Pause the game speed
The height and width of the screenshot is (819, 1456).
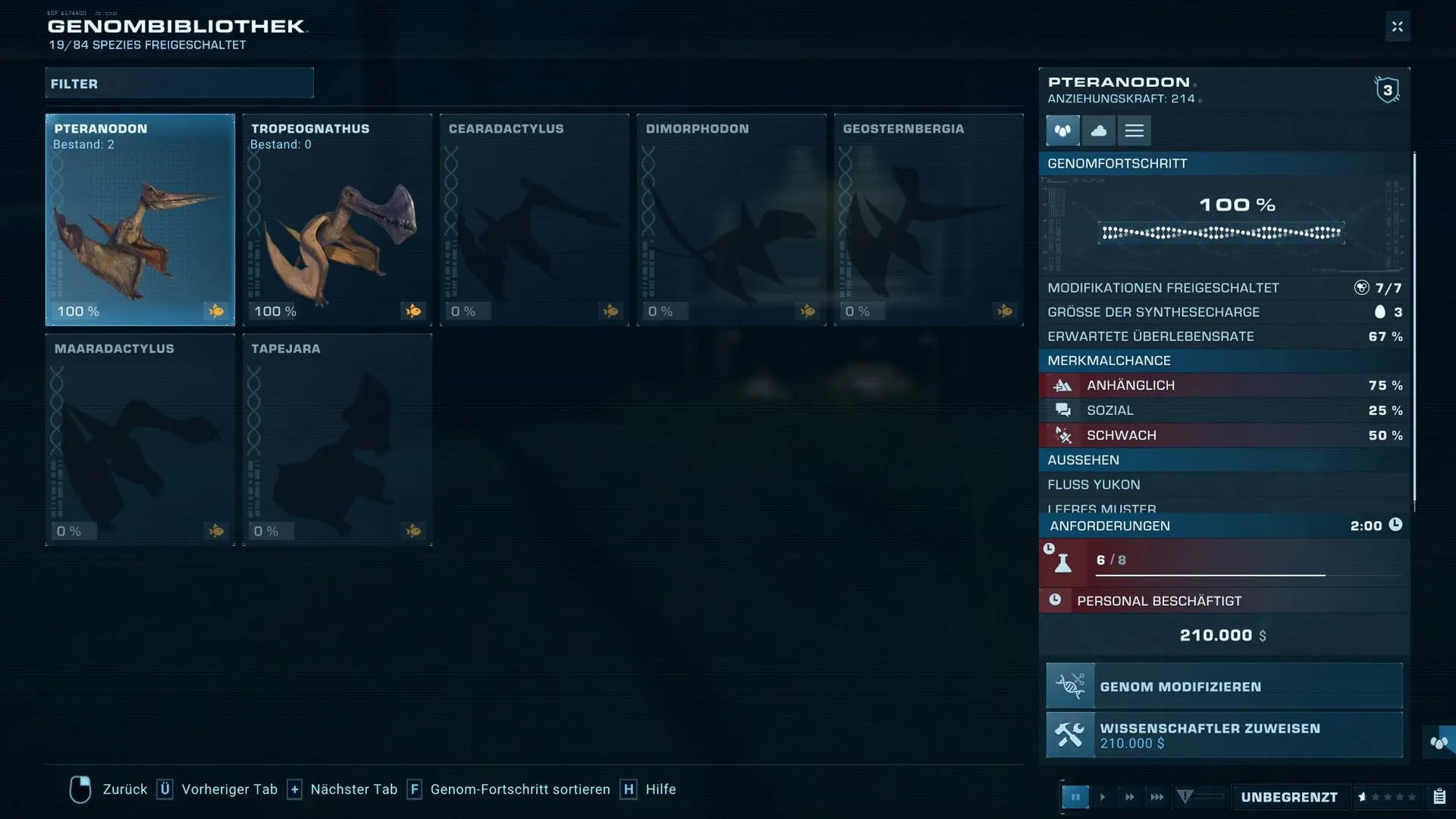point(1075,797)
